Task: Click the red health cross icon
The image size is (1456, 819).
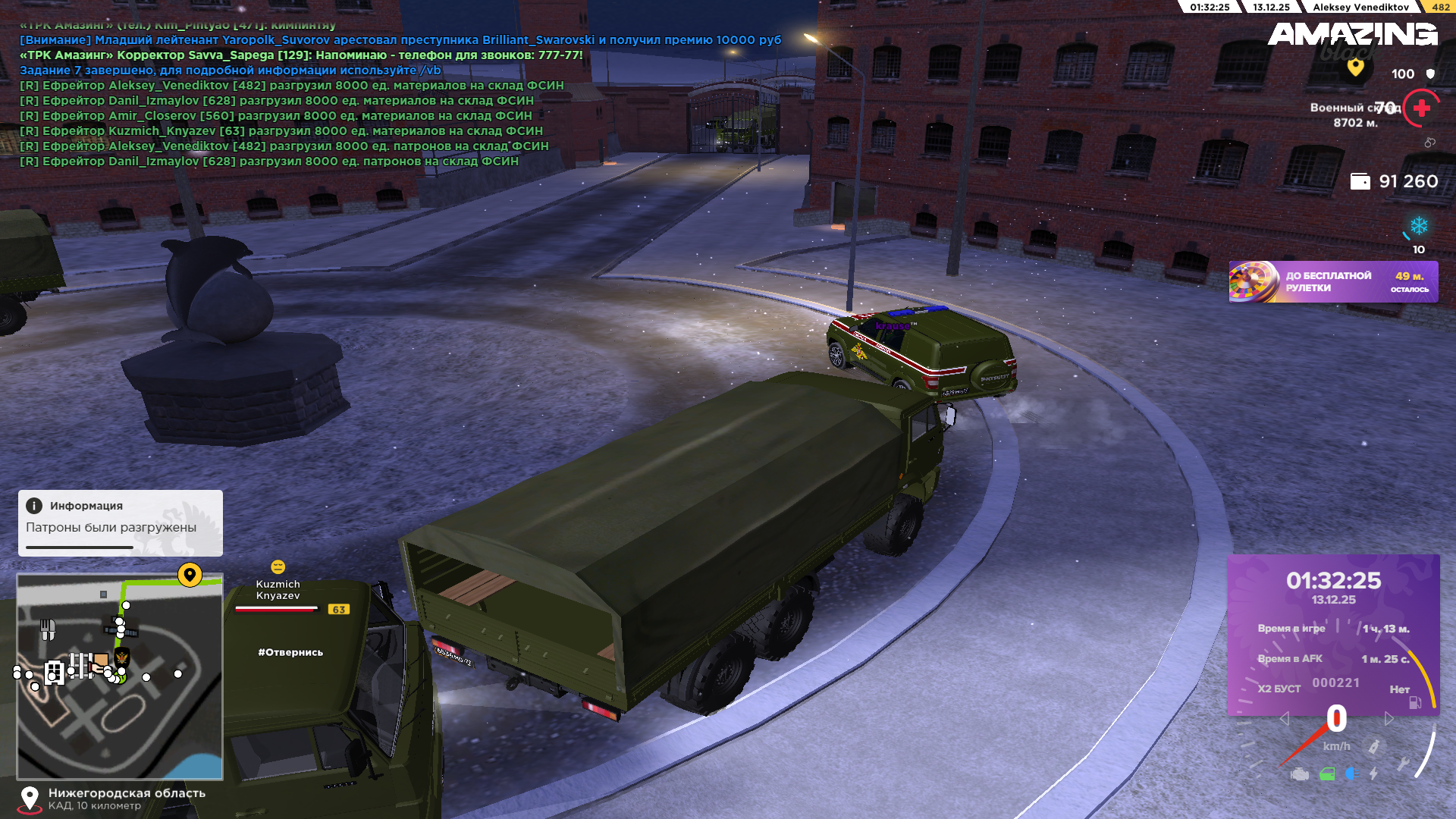Action: [1422, 108]
